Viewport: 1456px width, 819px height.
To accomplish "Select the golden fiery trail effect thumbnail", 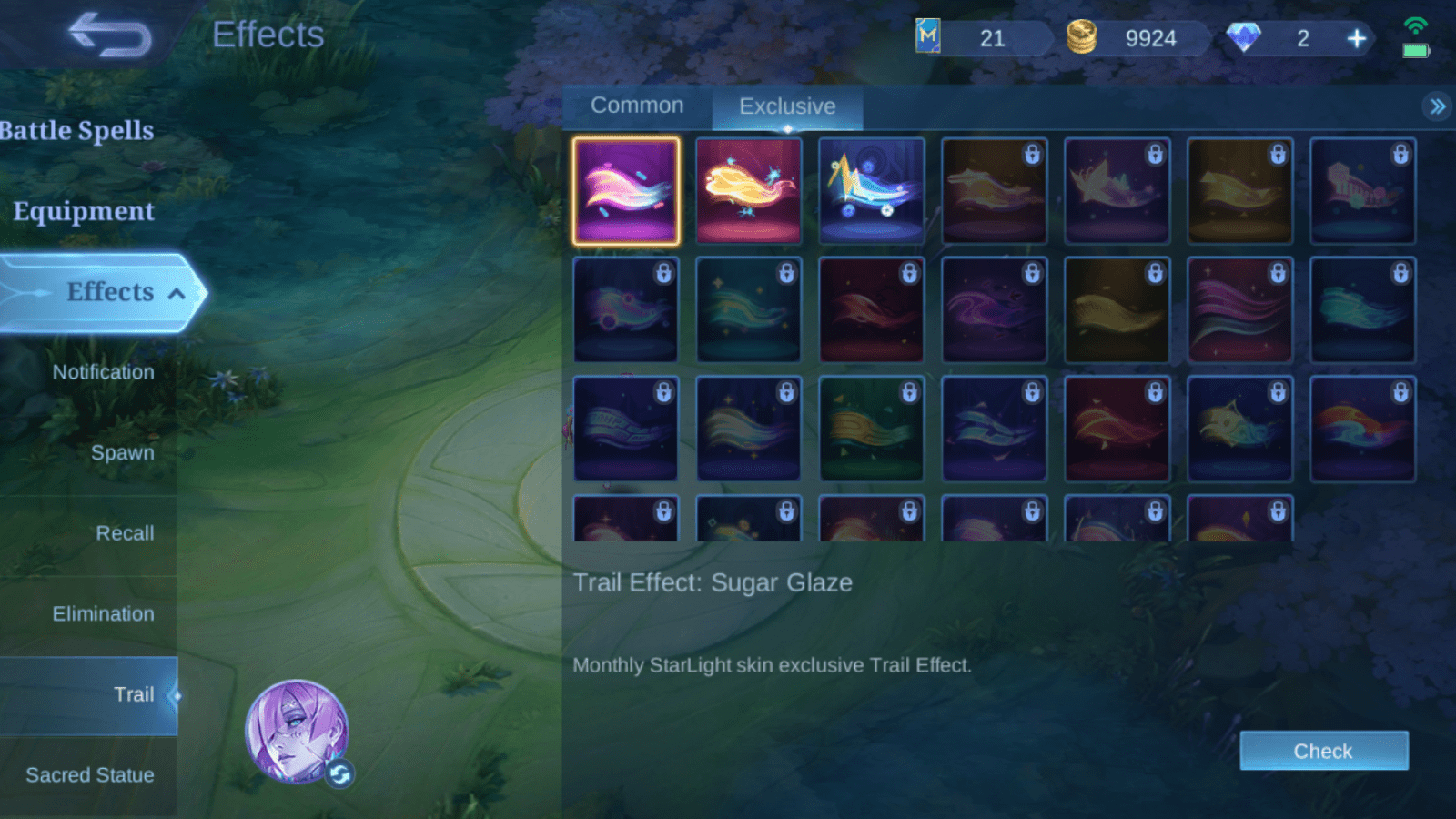I will tap(749, 191).
